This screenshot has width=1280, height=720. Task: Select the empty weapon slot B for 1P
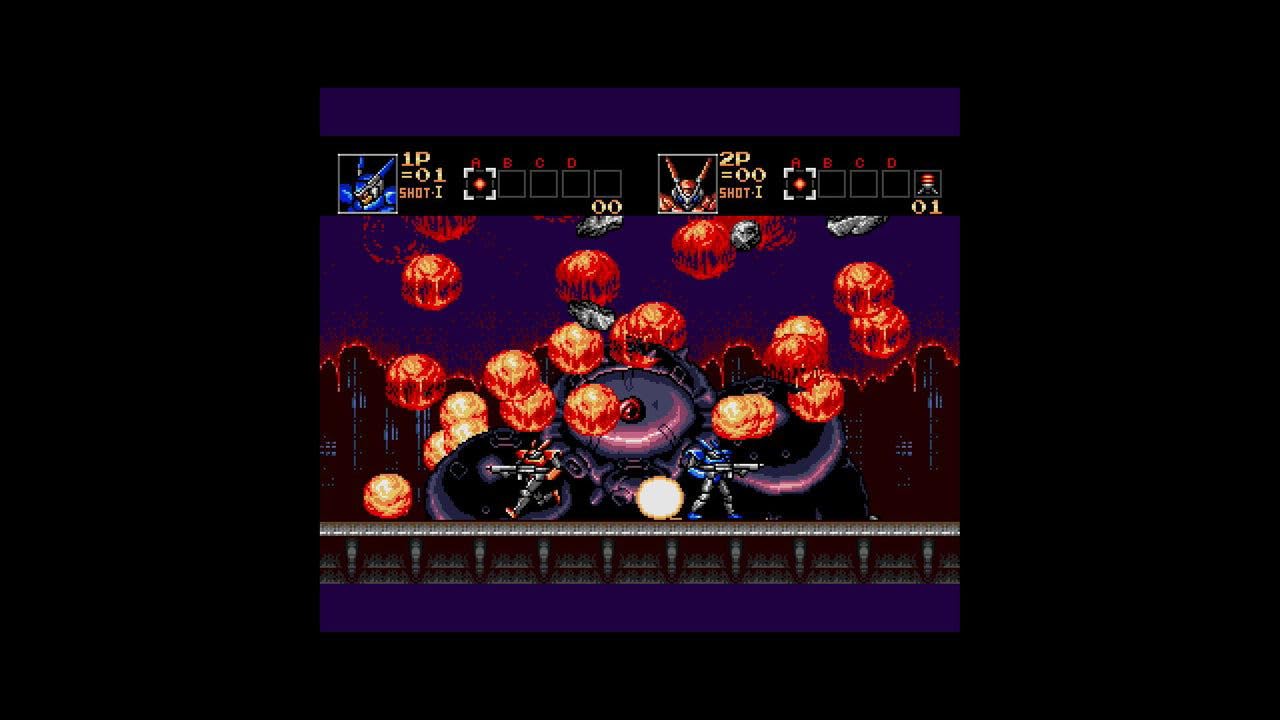[512, 183]
